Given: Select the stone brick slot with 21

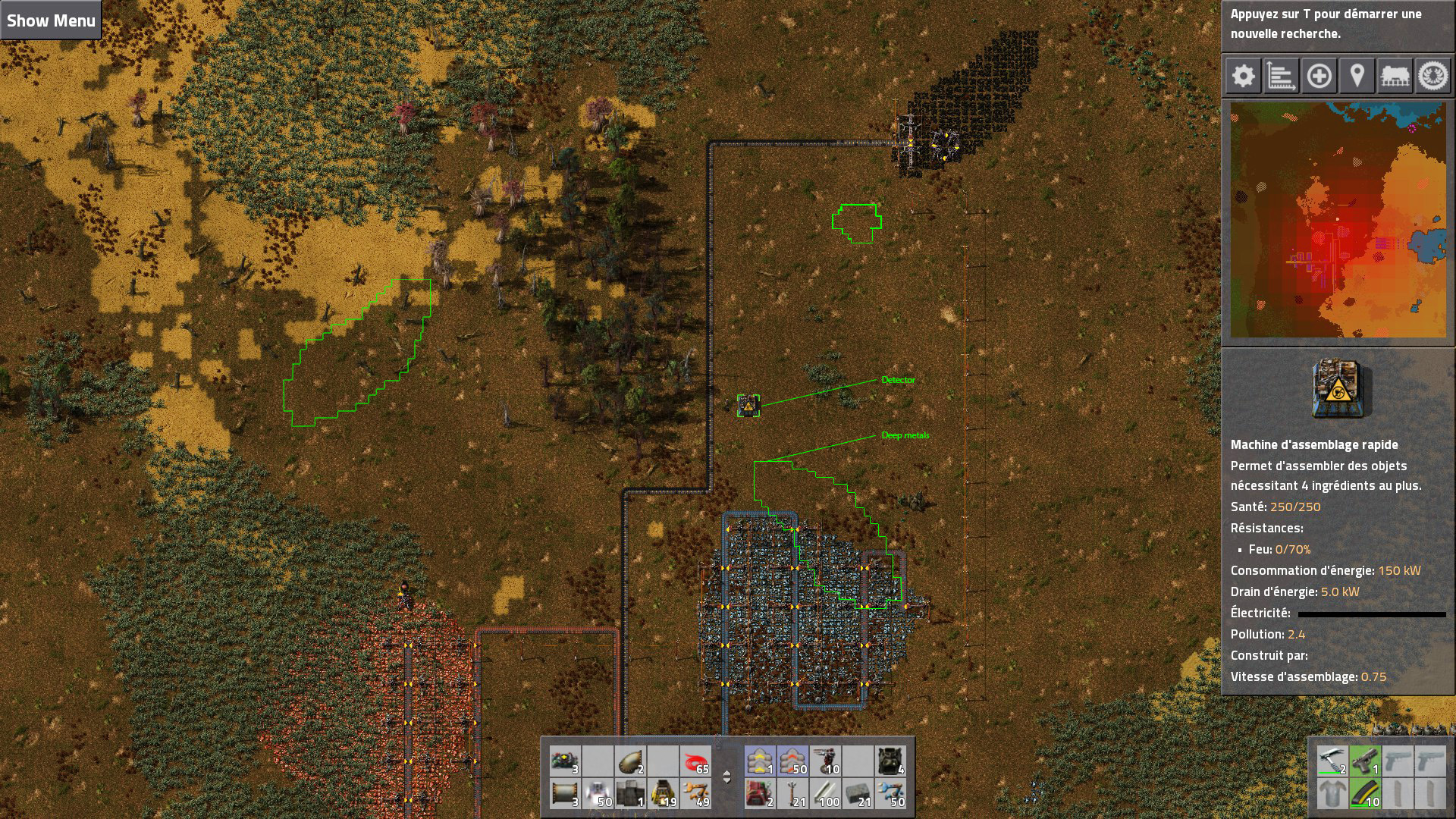Looking at the screenshot, I should (858, 793).
